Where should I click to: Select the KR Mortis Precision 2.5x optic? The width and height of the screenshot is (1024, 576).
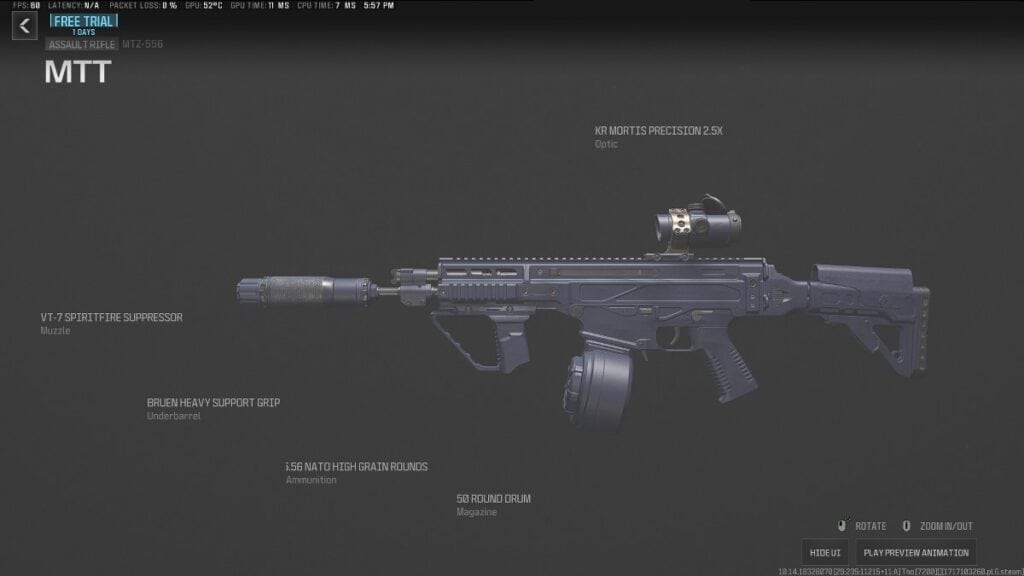pyautogui.click(x=656, y=130)
